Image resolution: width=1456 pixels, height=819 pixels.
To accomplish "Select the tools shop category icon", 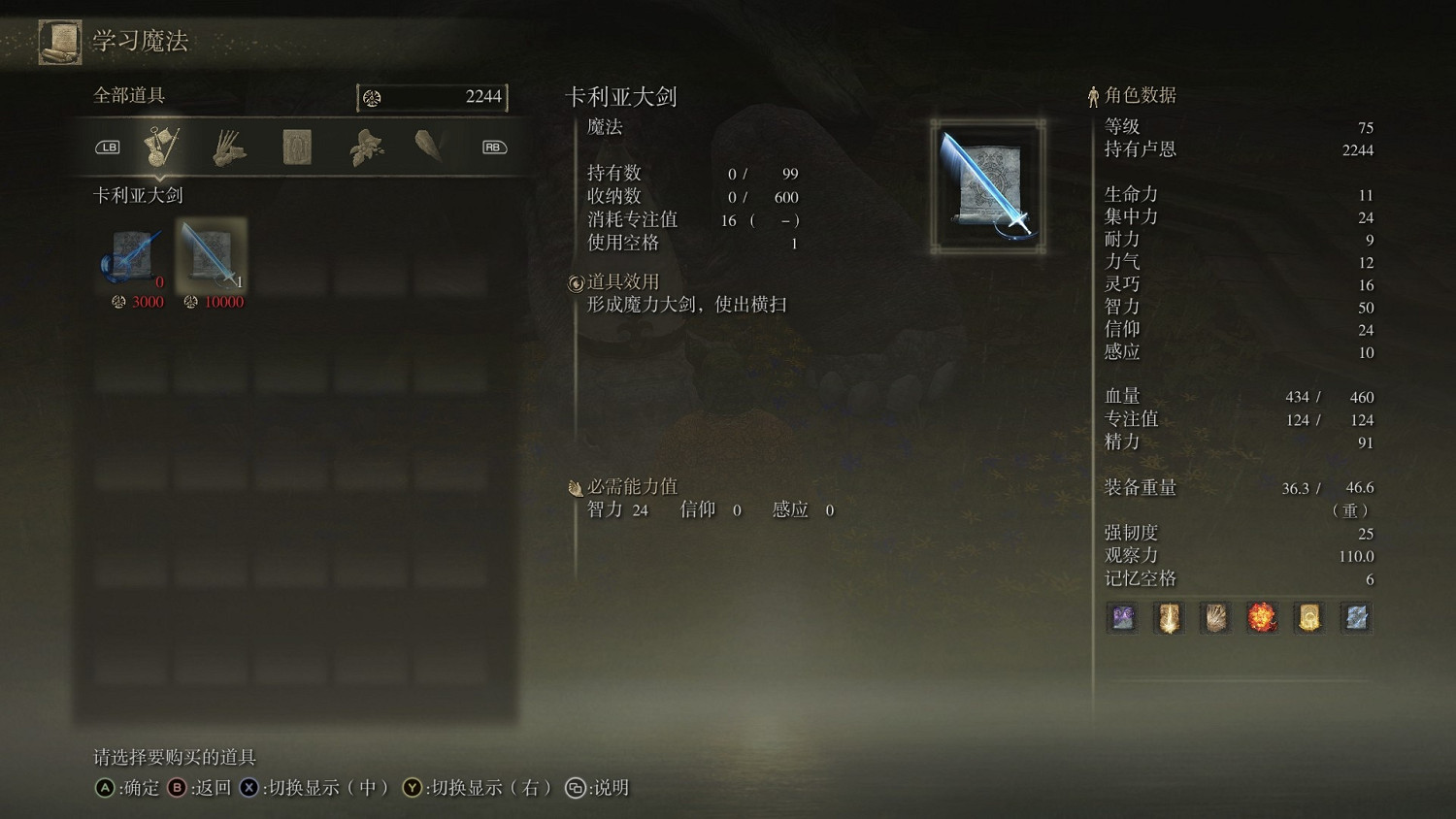I will (229, 146).
